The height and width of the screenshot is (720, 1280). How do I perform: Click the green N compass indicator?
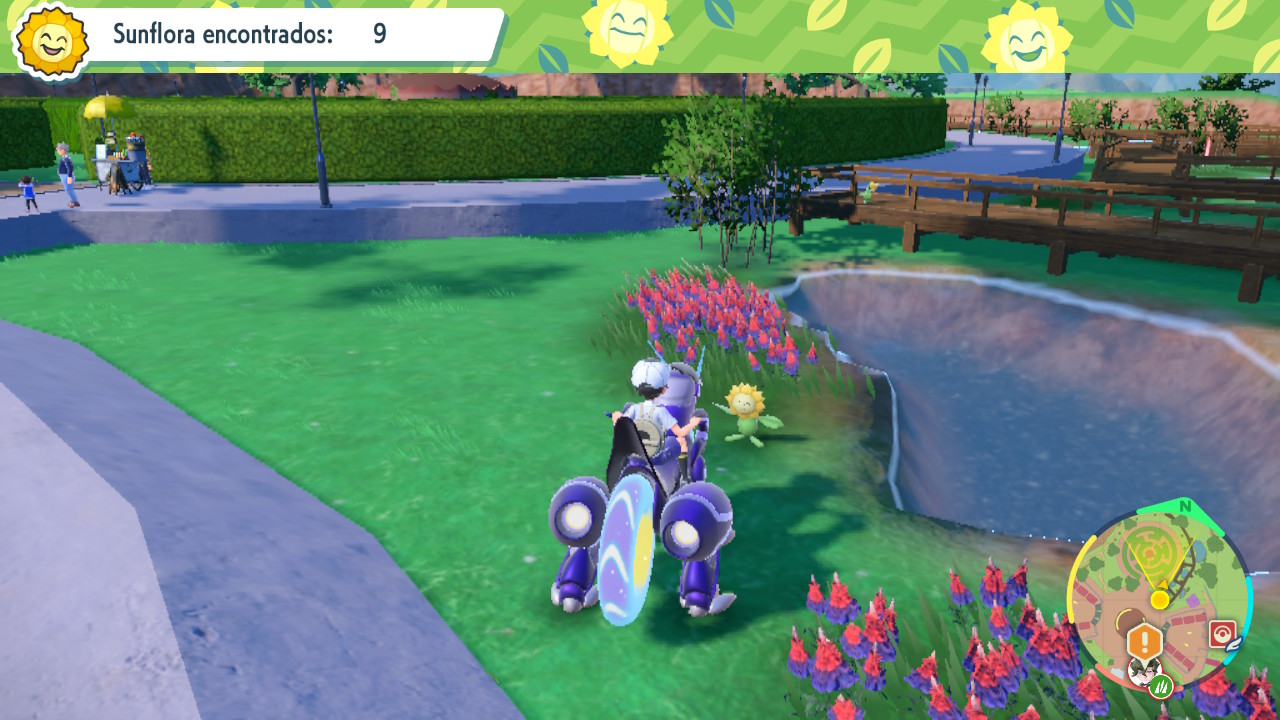coord(1185,506)
